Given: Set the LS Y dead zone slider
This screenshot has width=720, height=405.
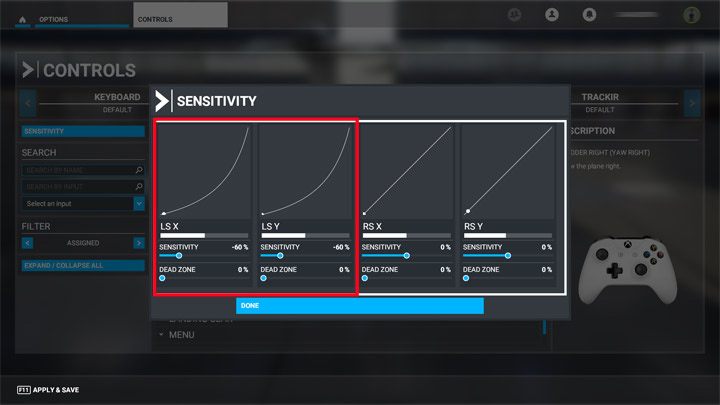Looking at the screenshot, I should pyautogui.click(x=264, y=278).
